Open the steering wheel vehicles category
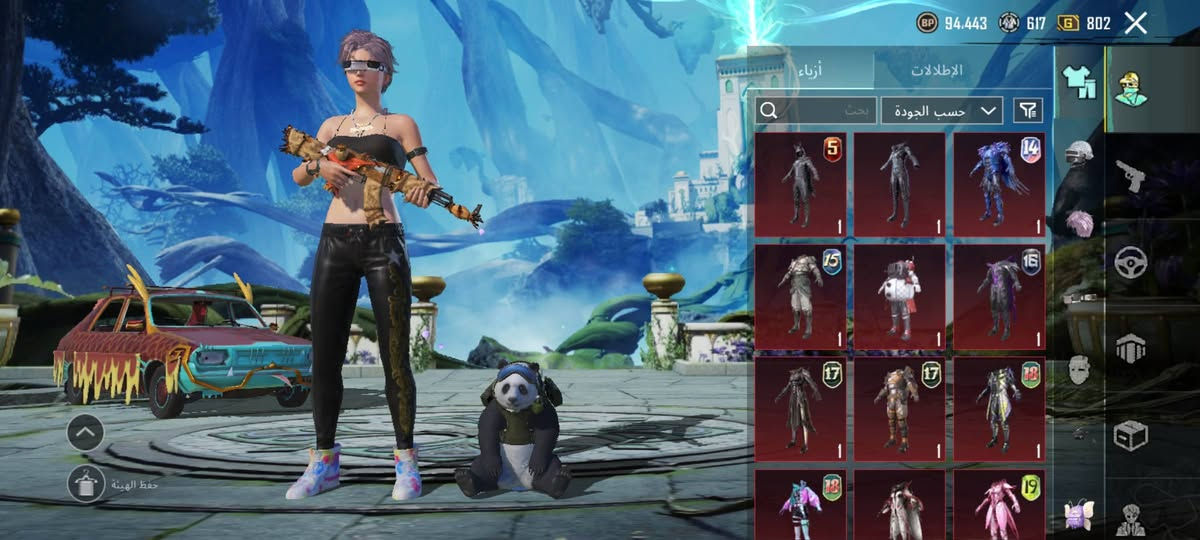The image size is (1200, 540). 1131,261
